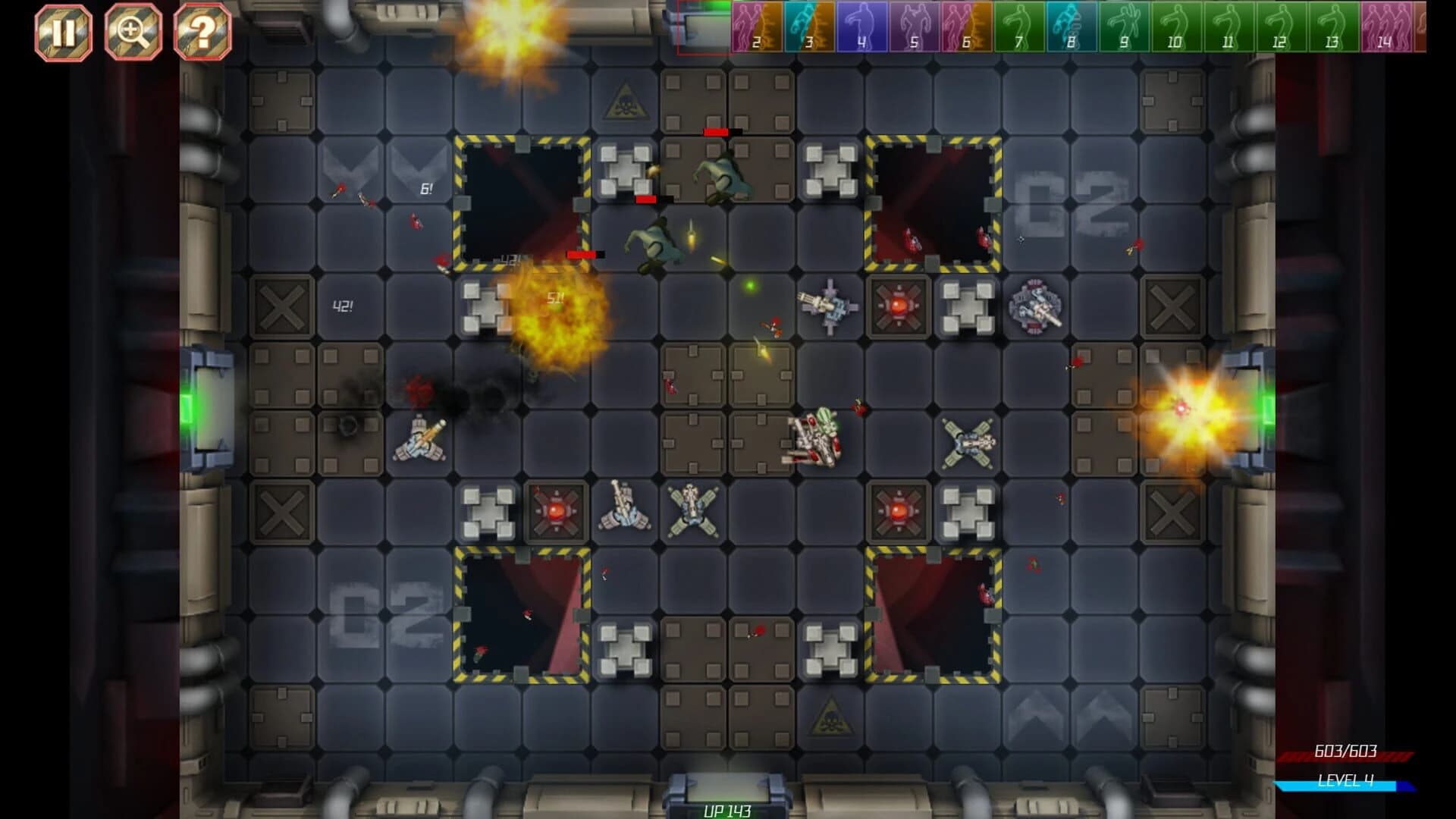The height and width of the screenshot is (819, 1456).
Task: Select the magnifier zoom tool
Action: 133,31
